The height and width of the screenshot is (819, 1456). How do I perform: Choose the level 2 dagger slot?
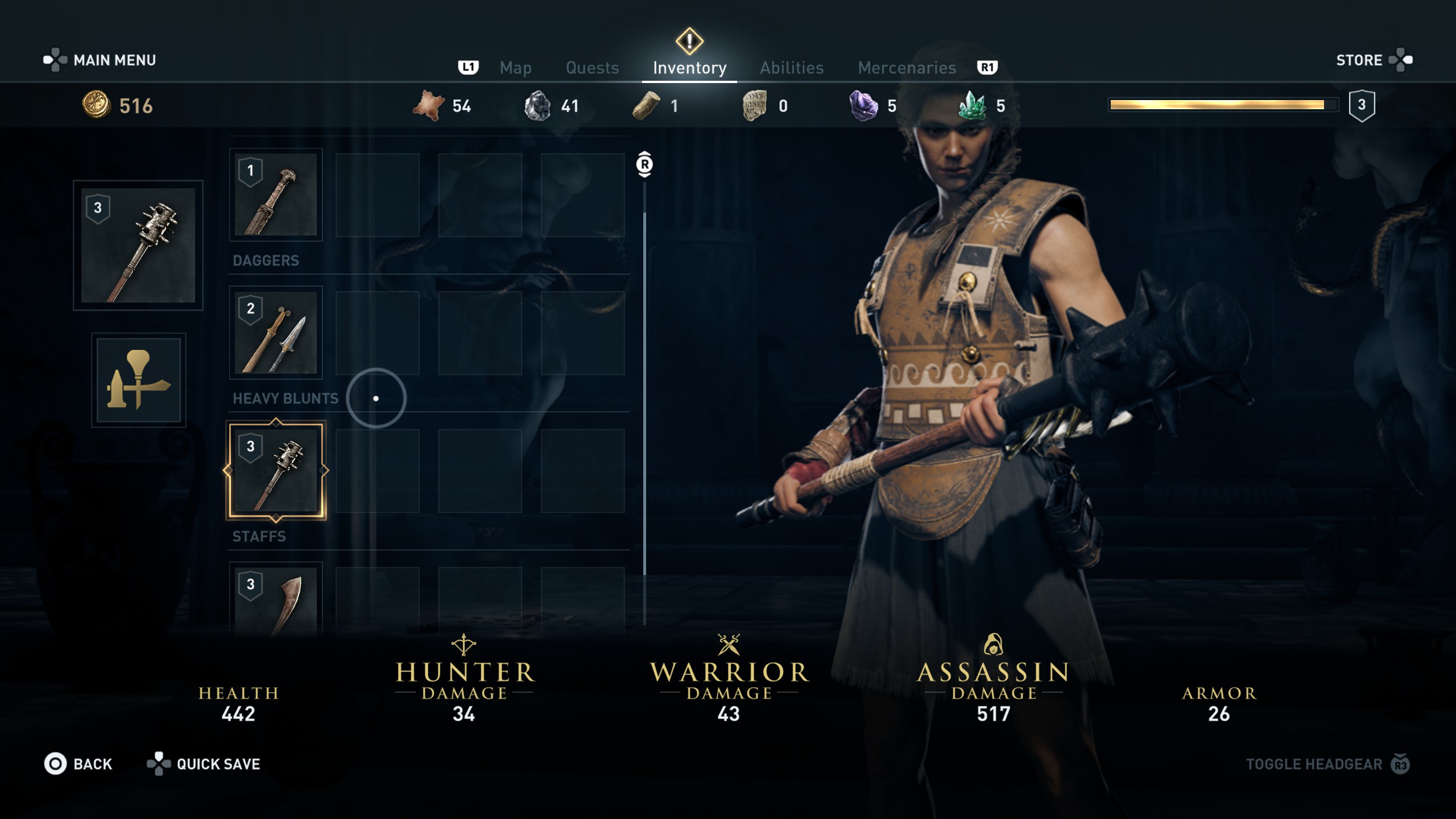click(x=276, y=333)
